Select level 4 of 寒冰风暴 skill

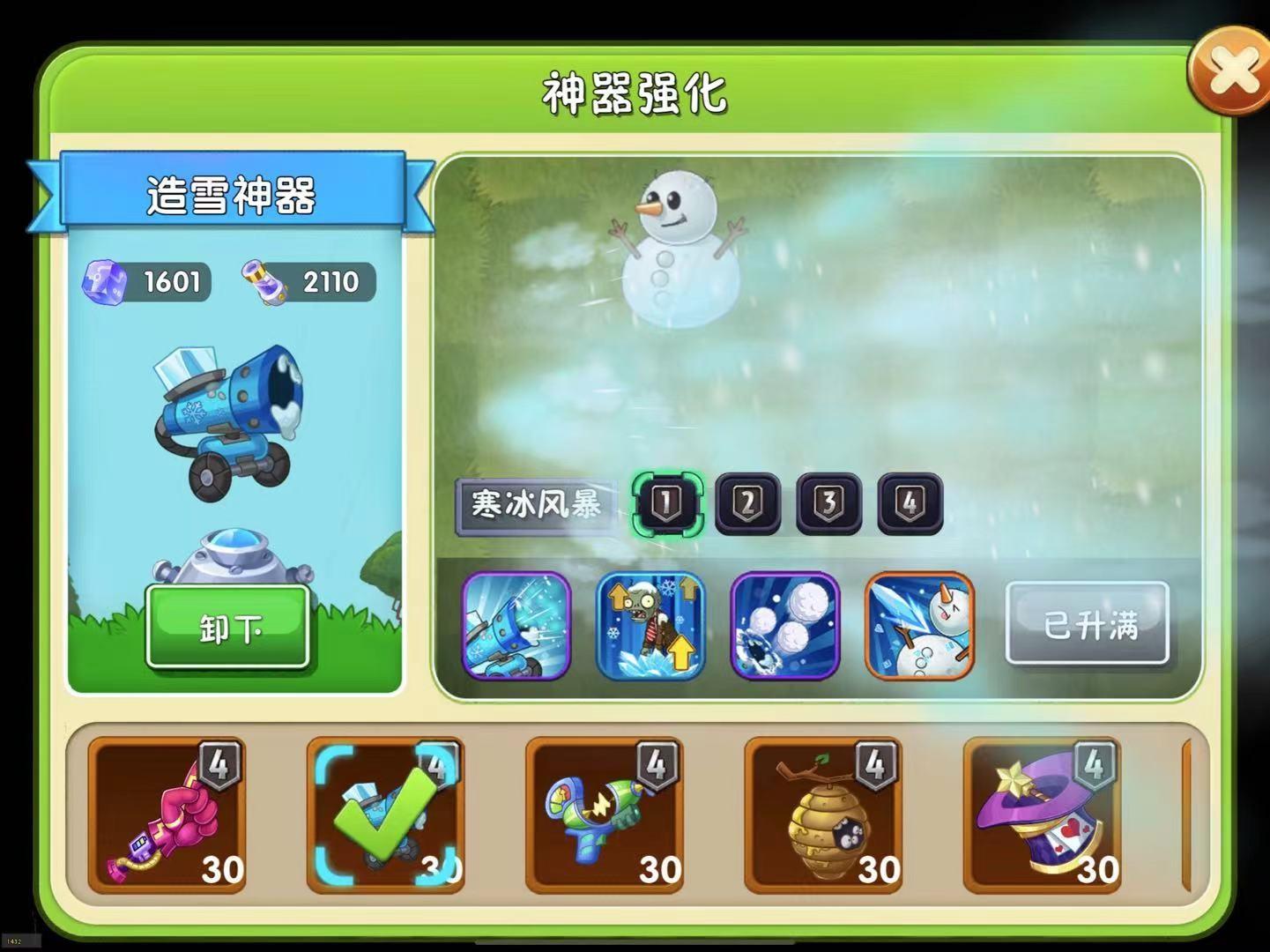(910, 502)
